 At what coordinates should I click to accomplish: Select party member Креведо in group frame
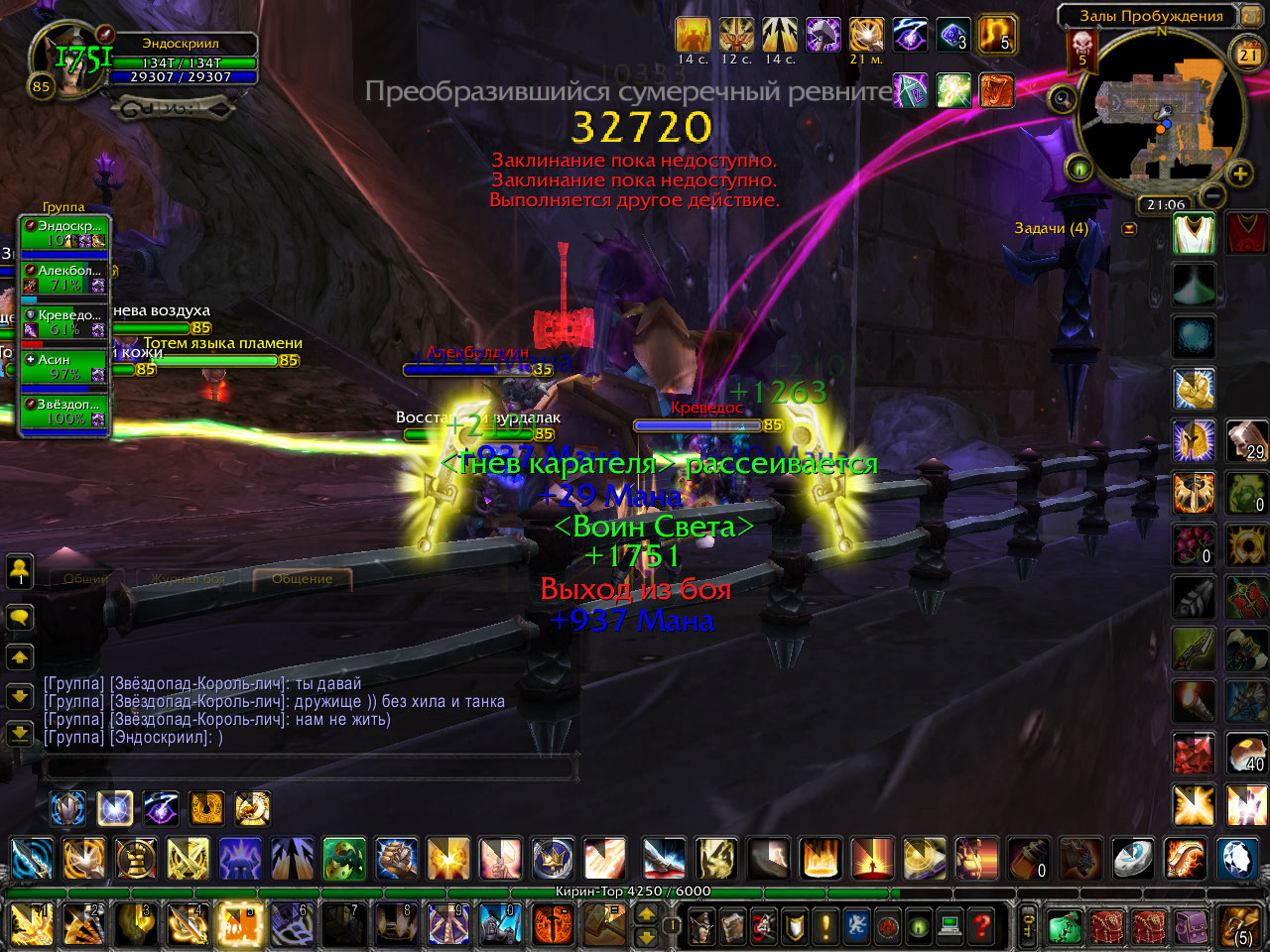coord(64,321)
